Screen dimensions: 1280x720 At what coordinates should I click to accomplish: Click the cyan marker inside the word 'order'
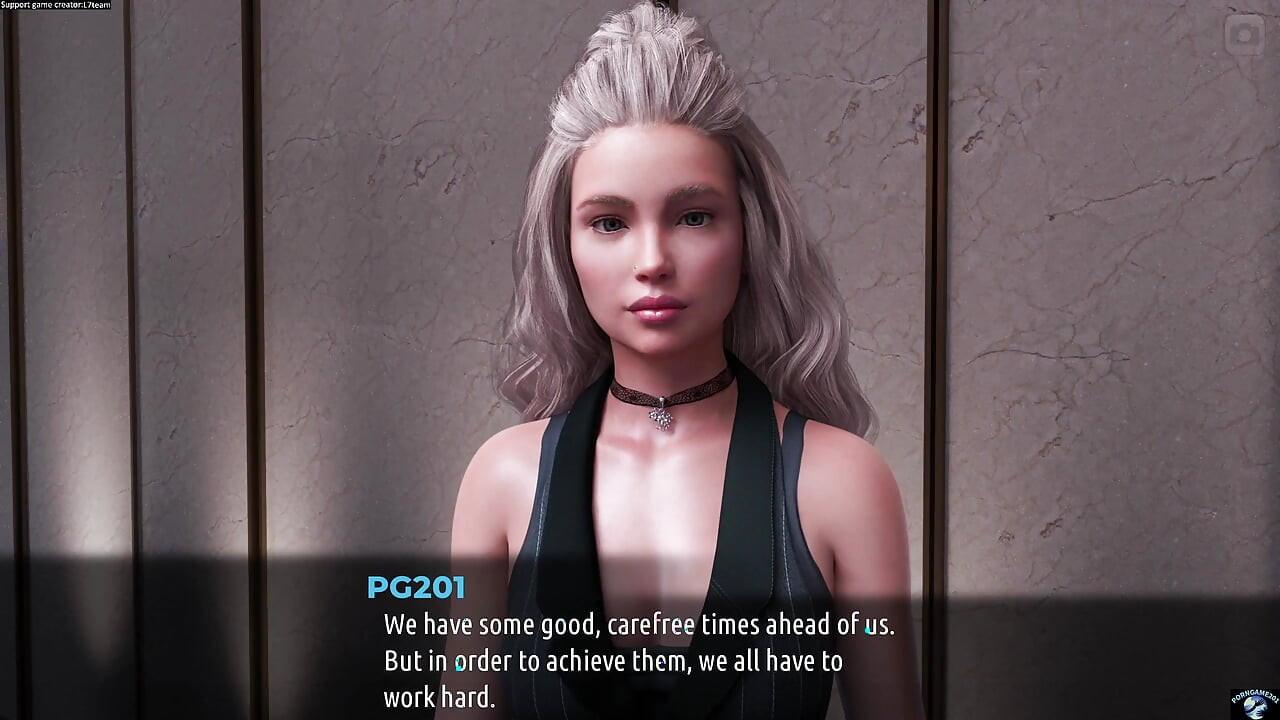[458, 663]
